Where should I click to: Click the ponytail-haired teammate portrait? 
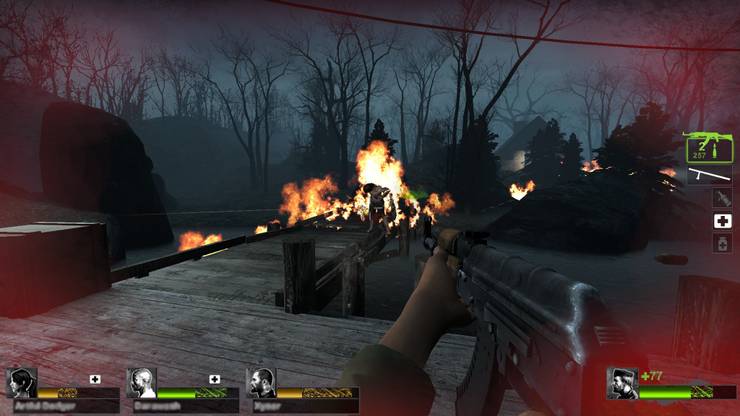pos(21,383)
